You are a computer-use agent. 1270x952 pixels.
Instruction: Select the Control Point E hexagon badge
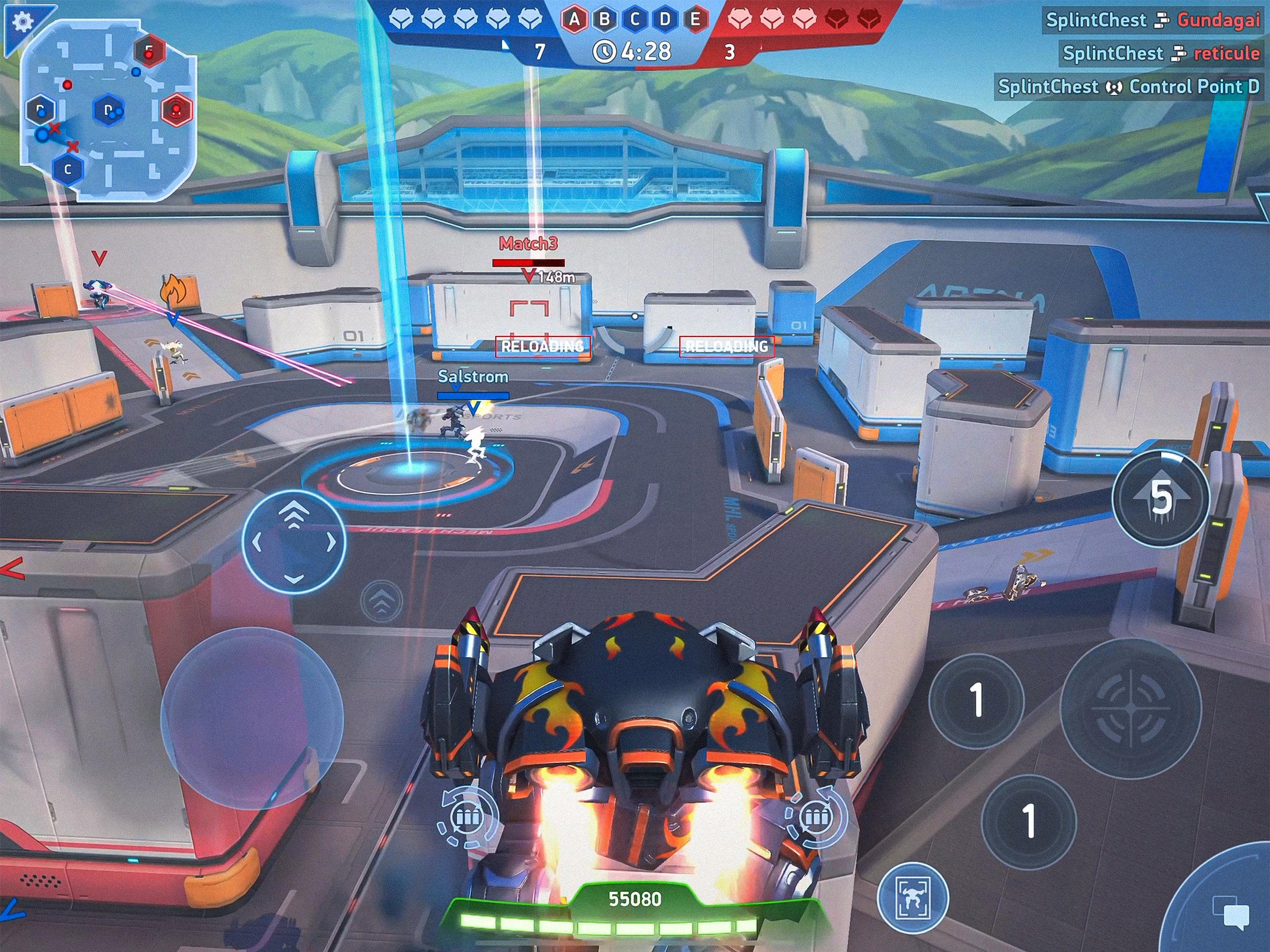click(695, 19)
